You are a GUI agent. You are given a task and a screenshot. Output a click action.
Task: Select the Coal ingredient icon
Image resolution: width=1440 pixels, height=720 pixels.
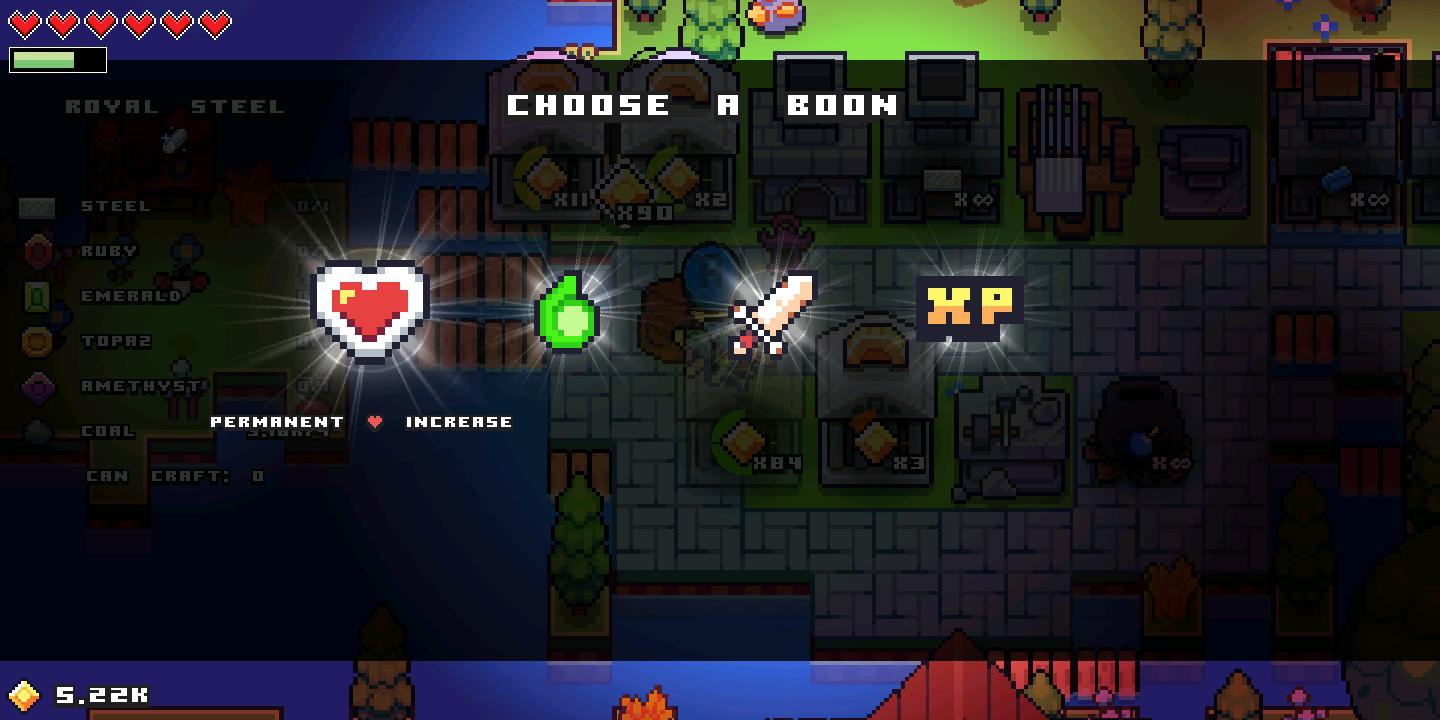(38, 431)
